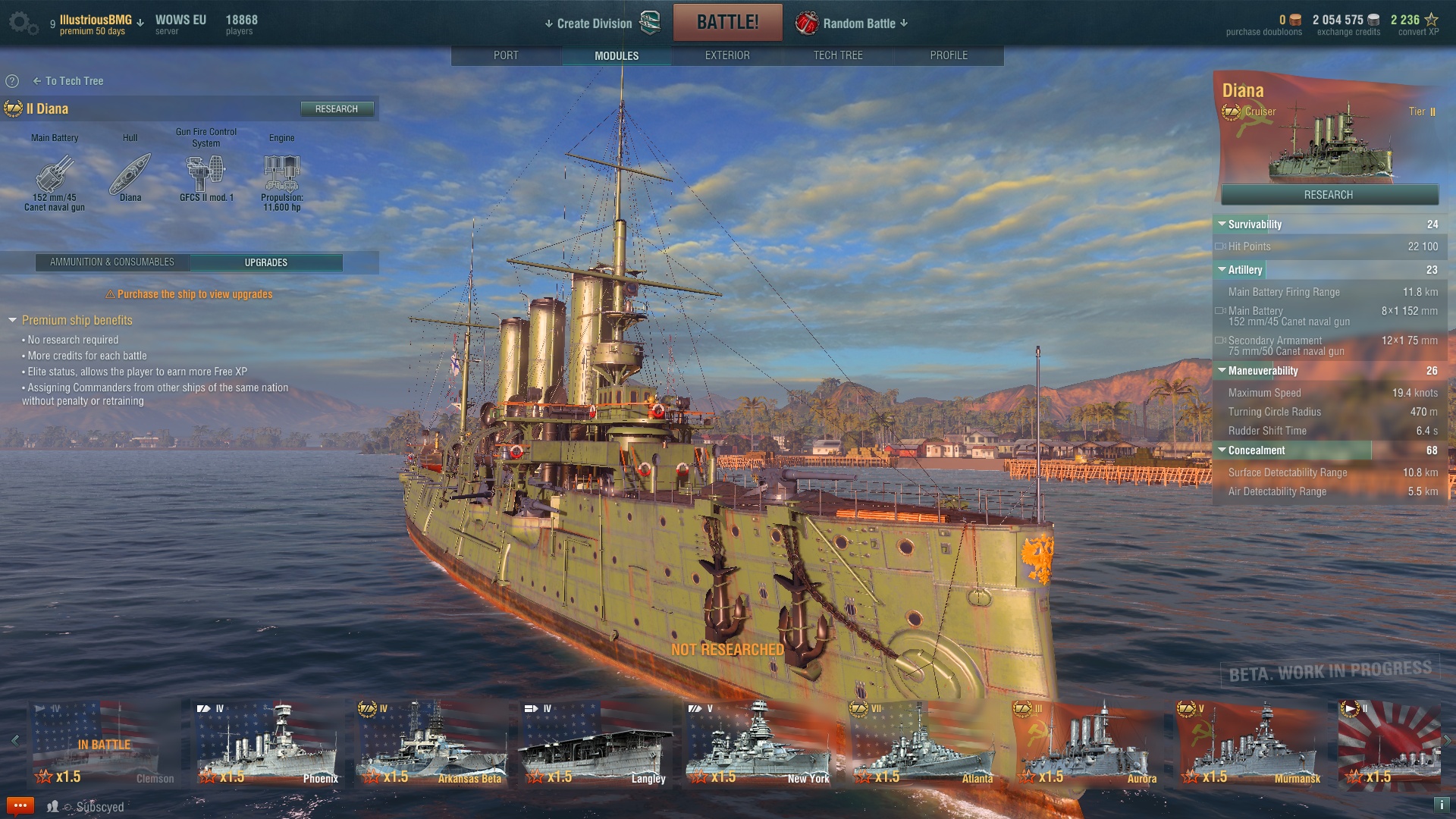The width and height of the screenshot is (1456, 819).
Task: Click RESEARCH button under Diana ship card
Action: (1329, 195)
